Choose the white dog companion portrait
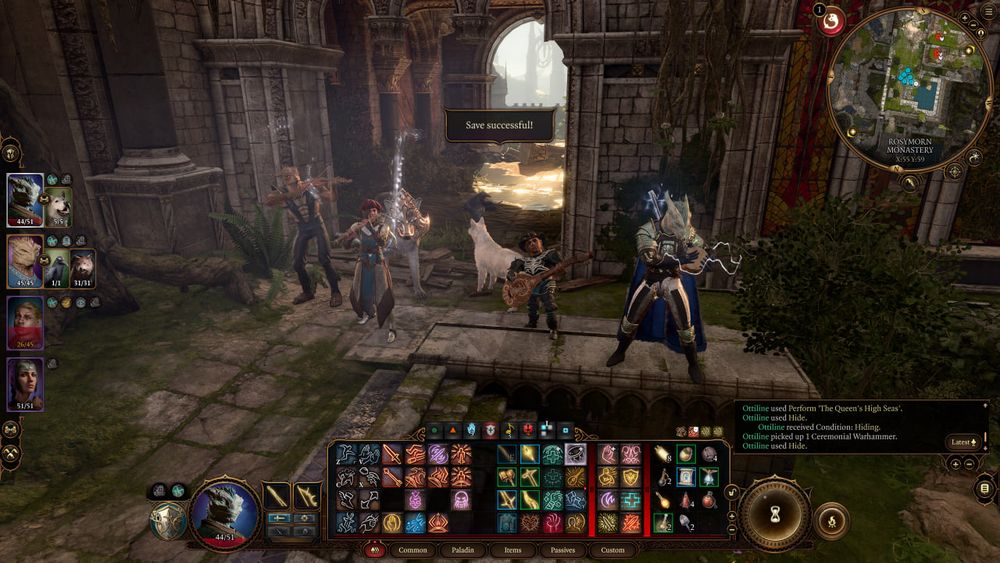 (57, 205)
